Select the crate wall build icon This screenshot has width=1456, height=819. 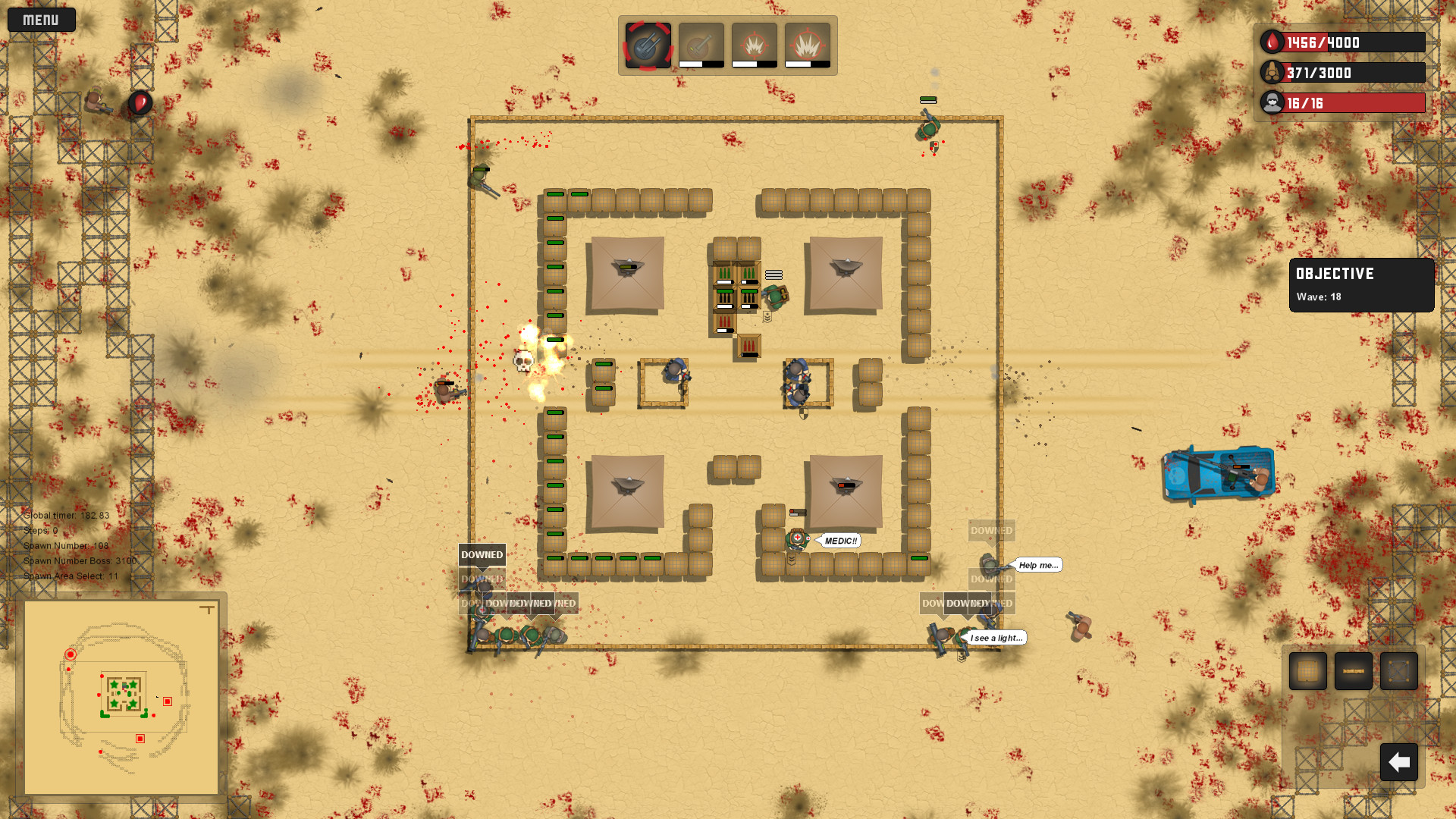coord(1307,671)
